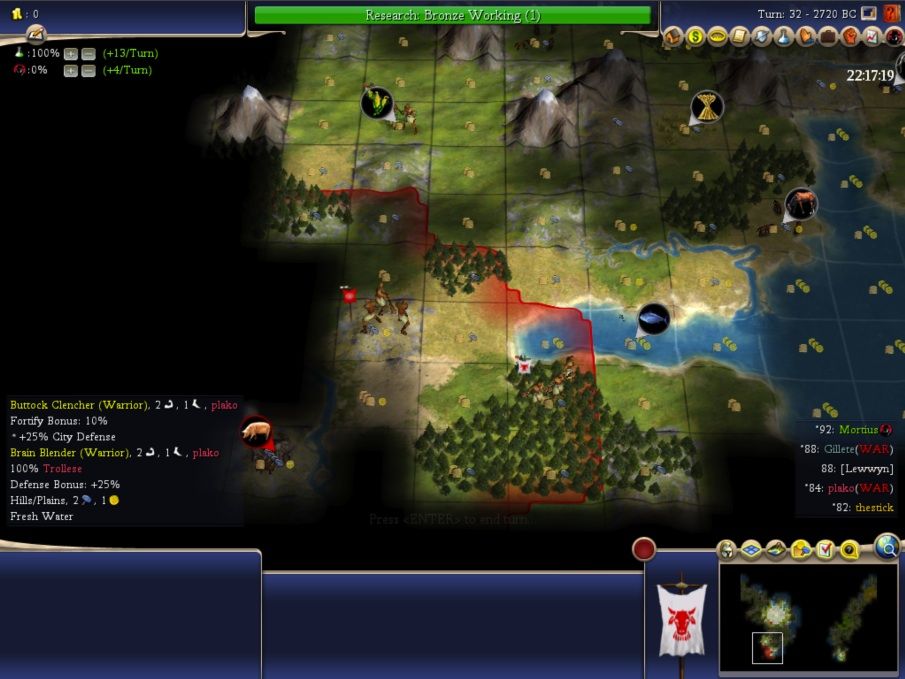Click the Research: Bronze Working bar
This screenshot has width=905, height=679.
452,15
